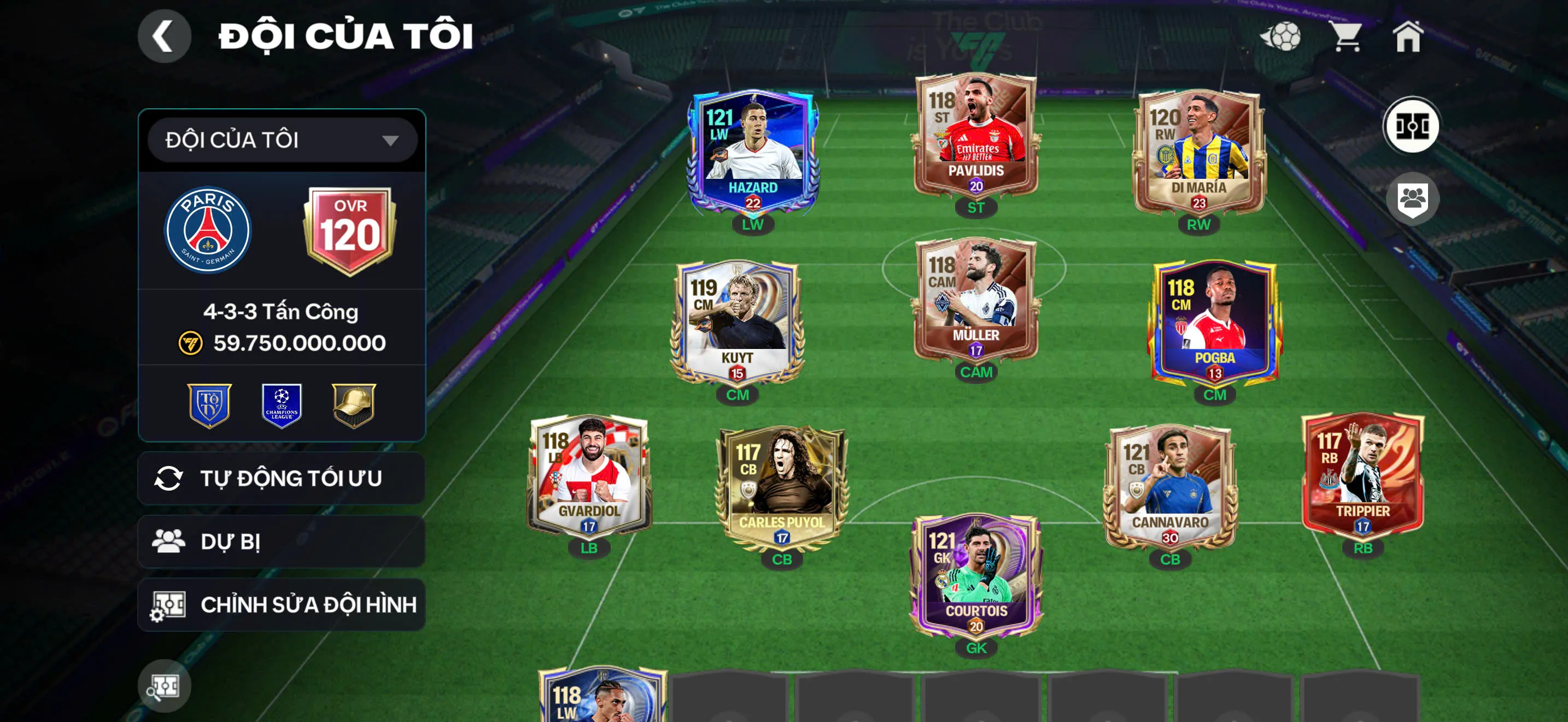Click the Champions League badge
The width and height of the screenshot is (1568, 722).
point(281,405)
